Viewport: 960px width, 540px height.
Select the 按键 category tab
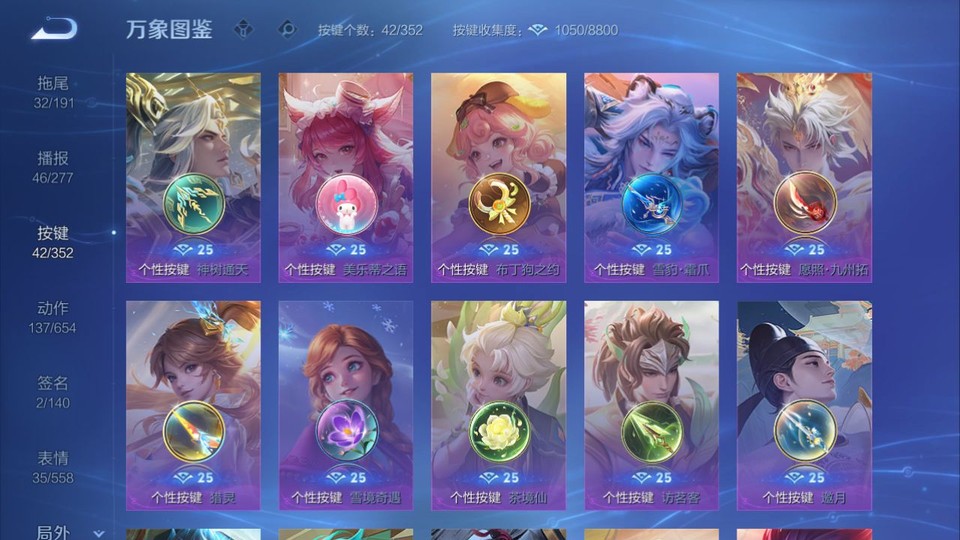point(54,242)
